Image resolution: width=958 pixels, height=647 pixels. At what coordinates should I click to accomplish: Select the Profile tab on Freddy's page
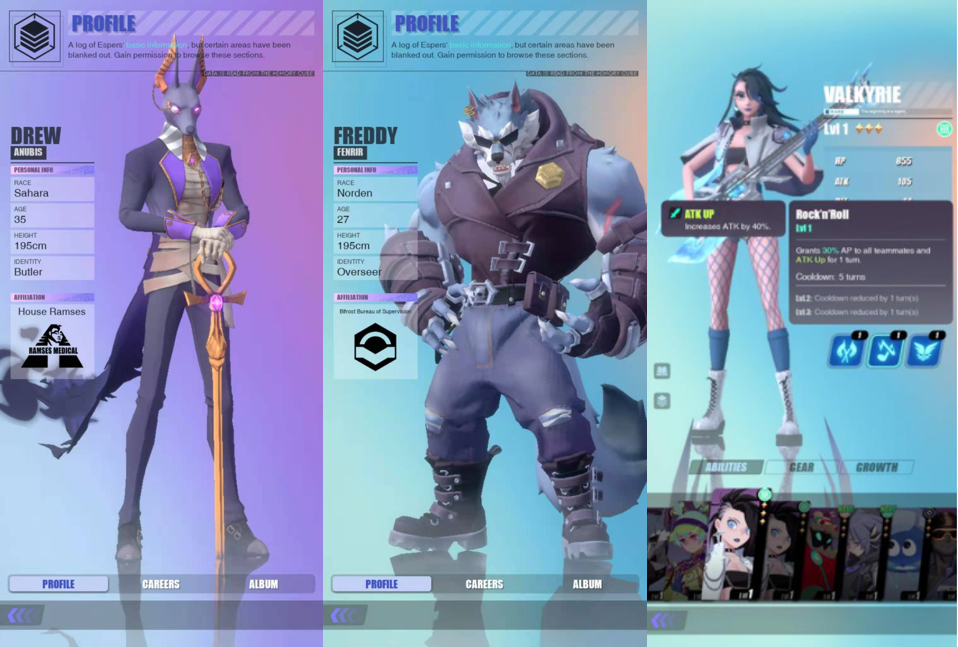381,584
